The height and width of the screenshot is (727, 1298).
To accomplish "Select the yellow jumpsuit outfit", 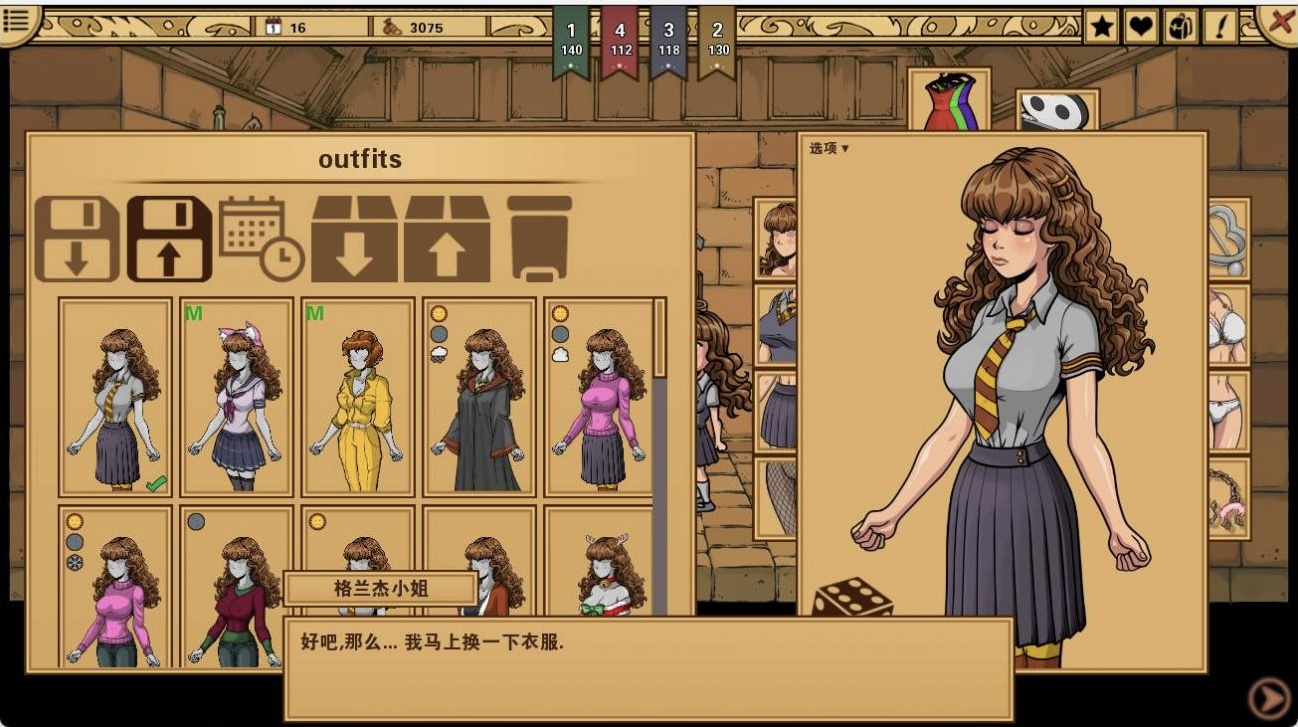I will point(358,397).
